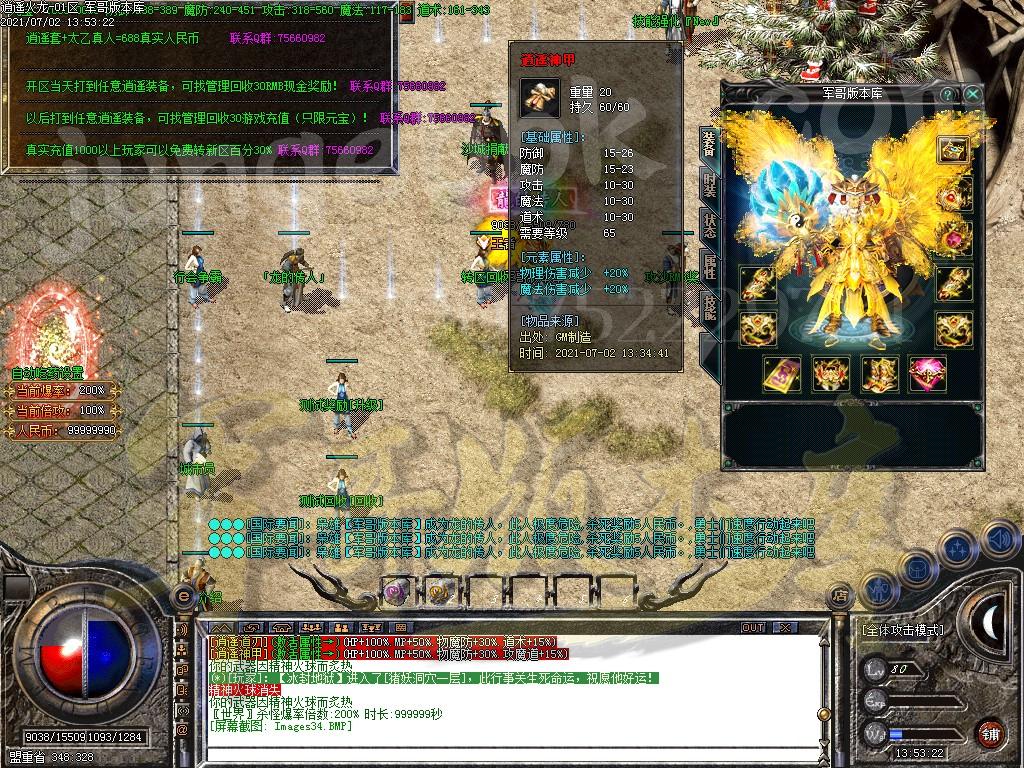Open the 属性 attributes tab
The height and width of the screenshot is (768, 1024).
(708, 267)
